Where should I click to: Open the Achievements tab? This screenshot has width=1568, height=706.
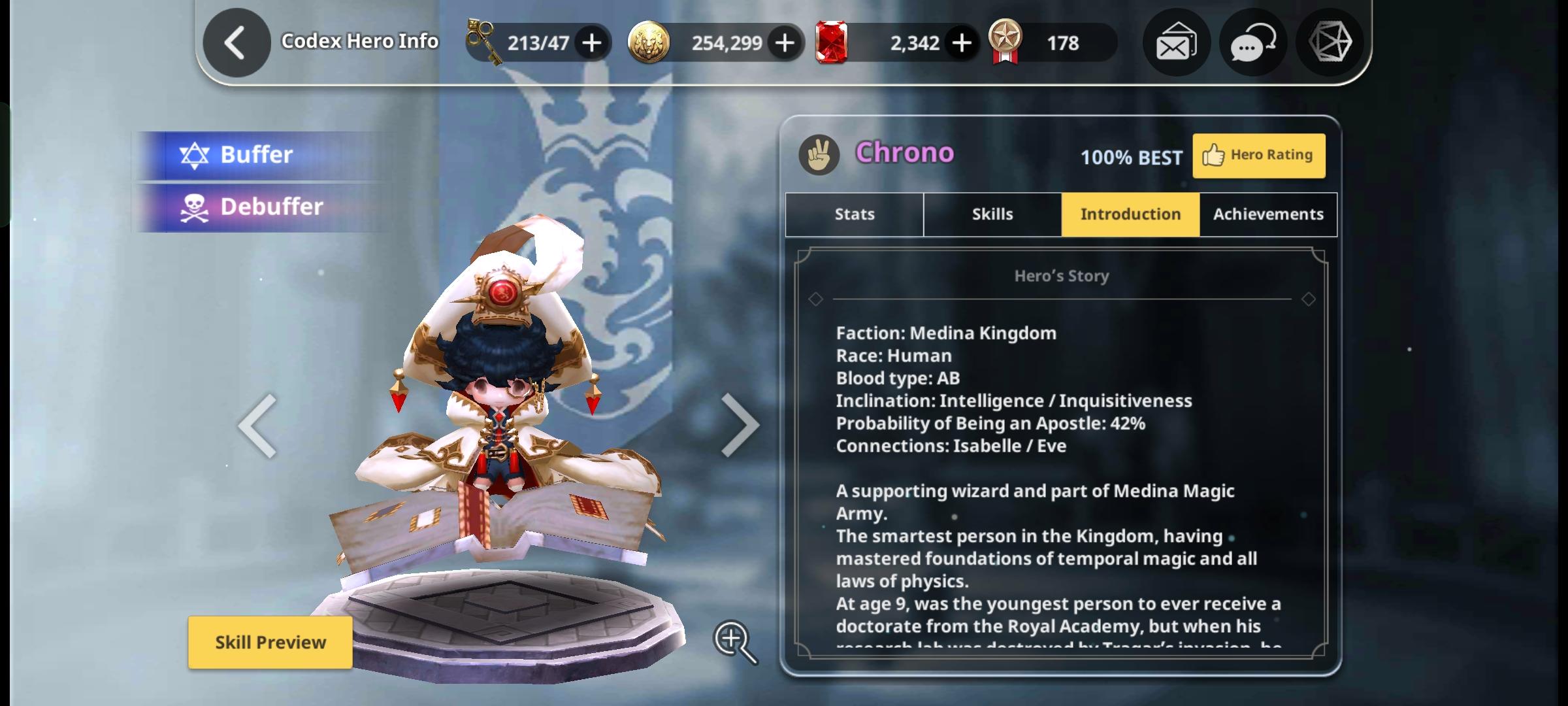click(1267, 214)
